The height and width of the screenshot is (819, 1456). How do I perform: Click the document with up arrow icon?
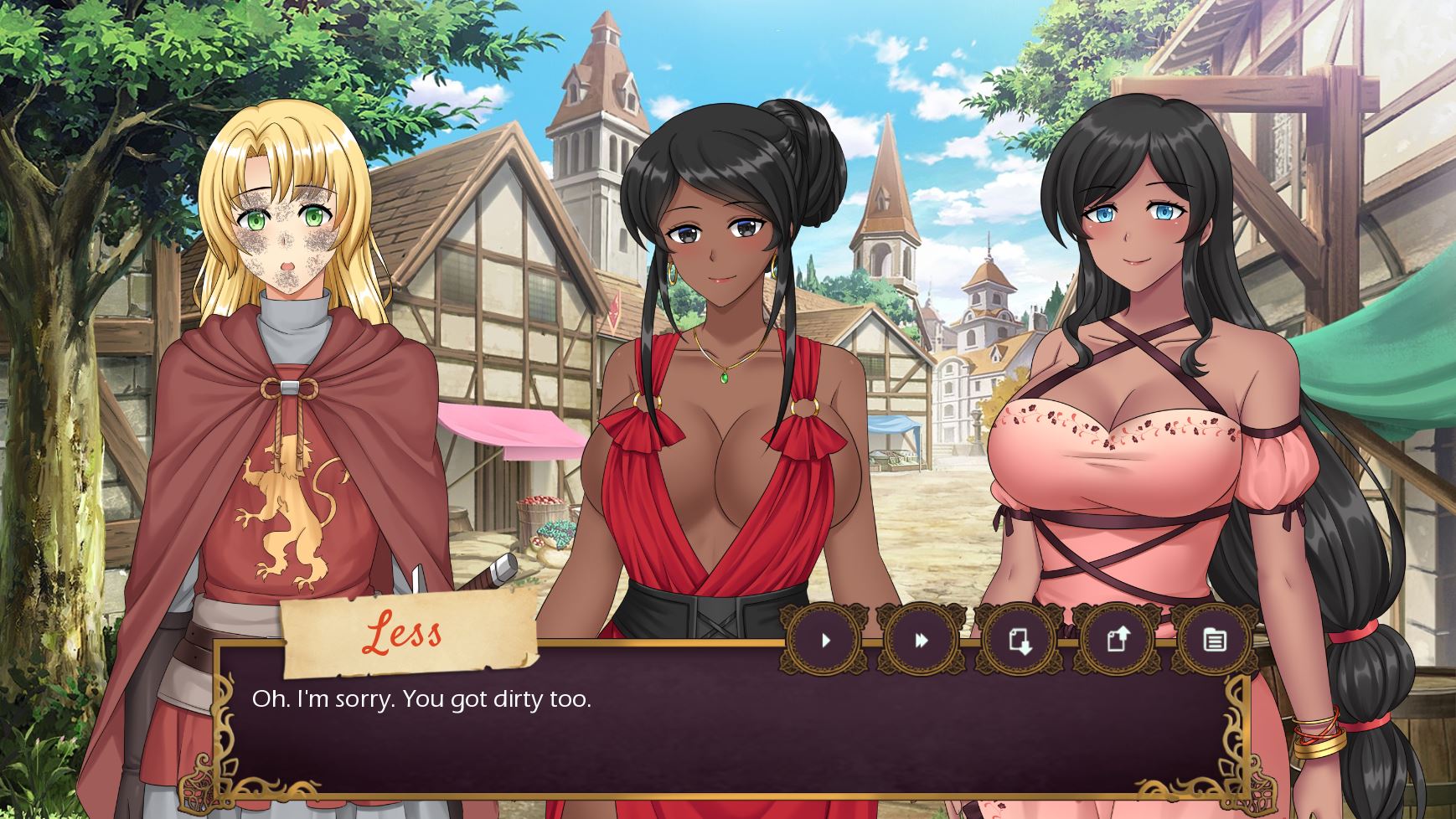click(x=1118, y=641)
